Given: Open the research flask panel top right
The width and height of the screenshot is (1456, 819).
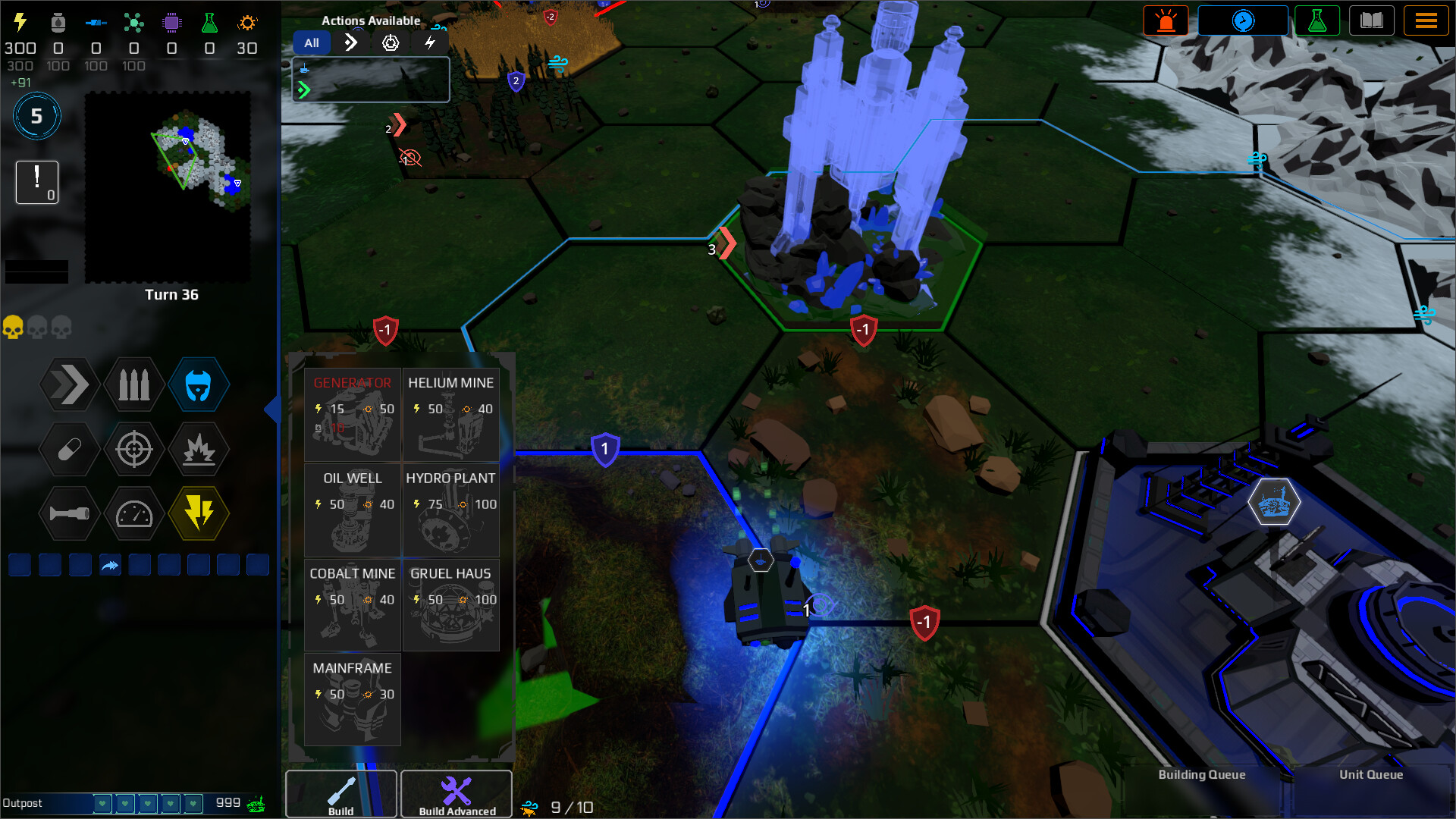Looking at the screenshot, I should pos(1319,20).
